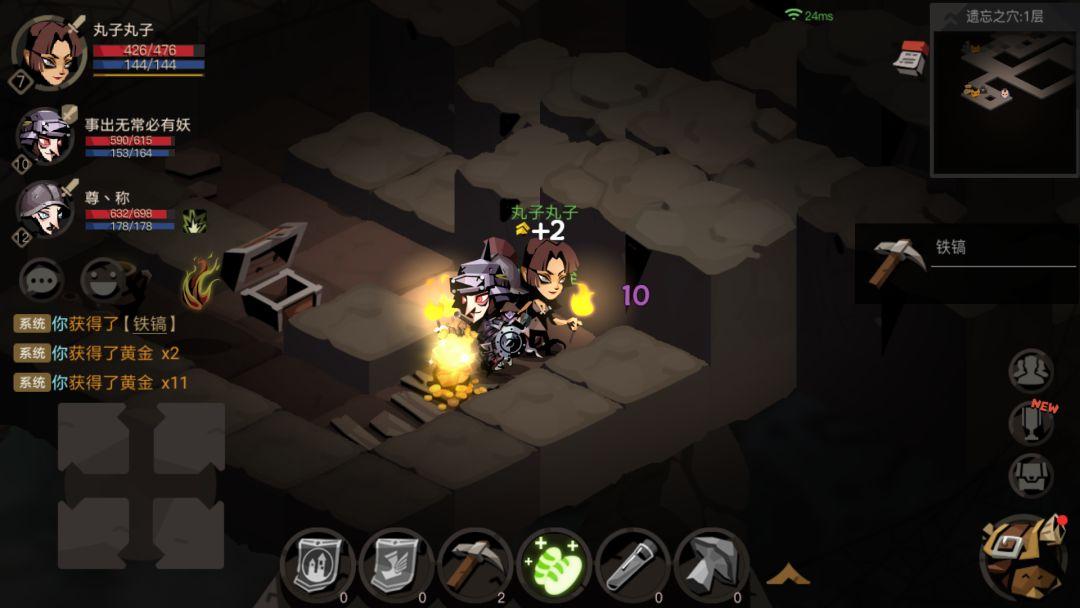The height and width of the screenshot is (608, 1080).
Task: Select the iron pickaxe hotbar slot
Action: (475, 566)
